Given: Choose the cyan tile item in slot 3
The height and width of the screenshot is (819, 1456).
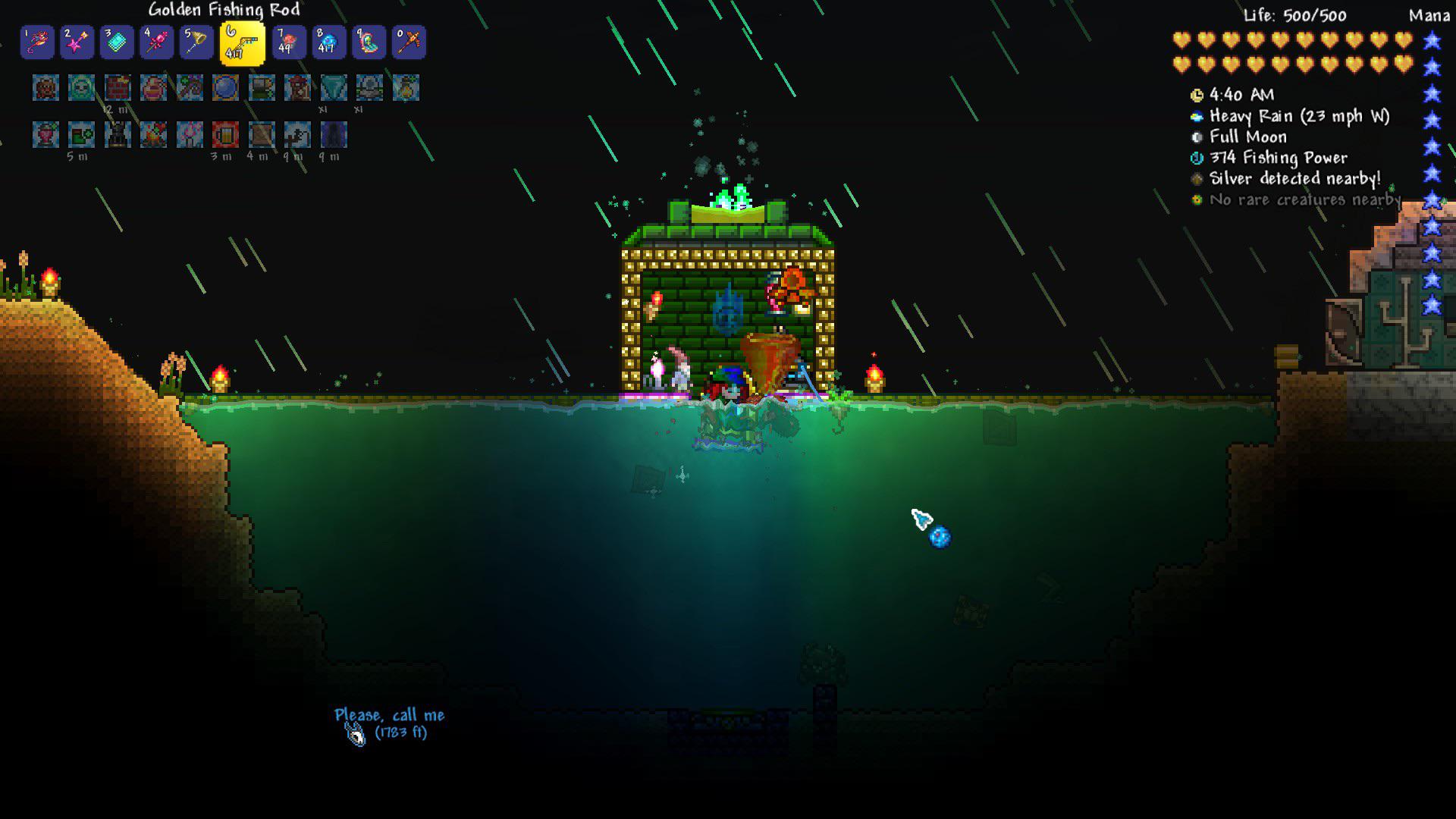Looking at the screenshot, I should point(117,42).
